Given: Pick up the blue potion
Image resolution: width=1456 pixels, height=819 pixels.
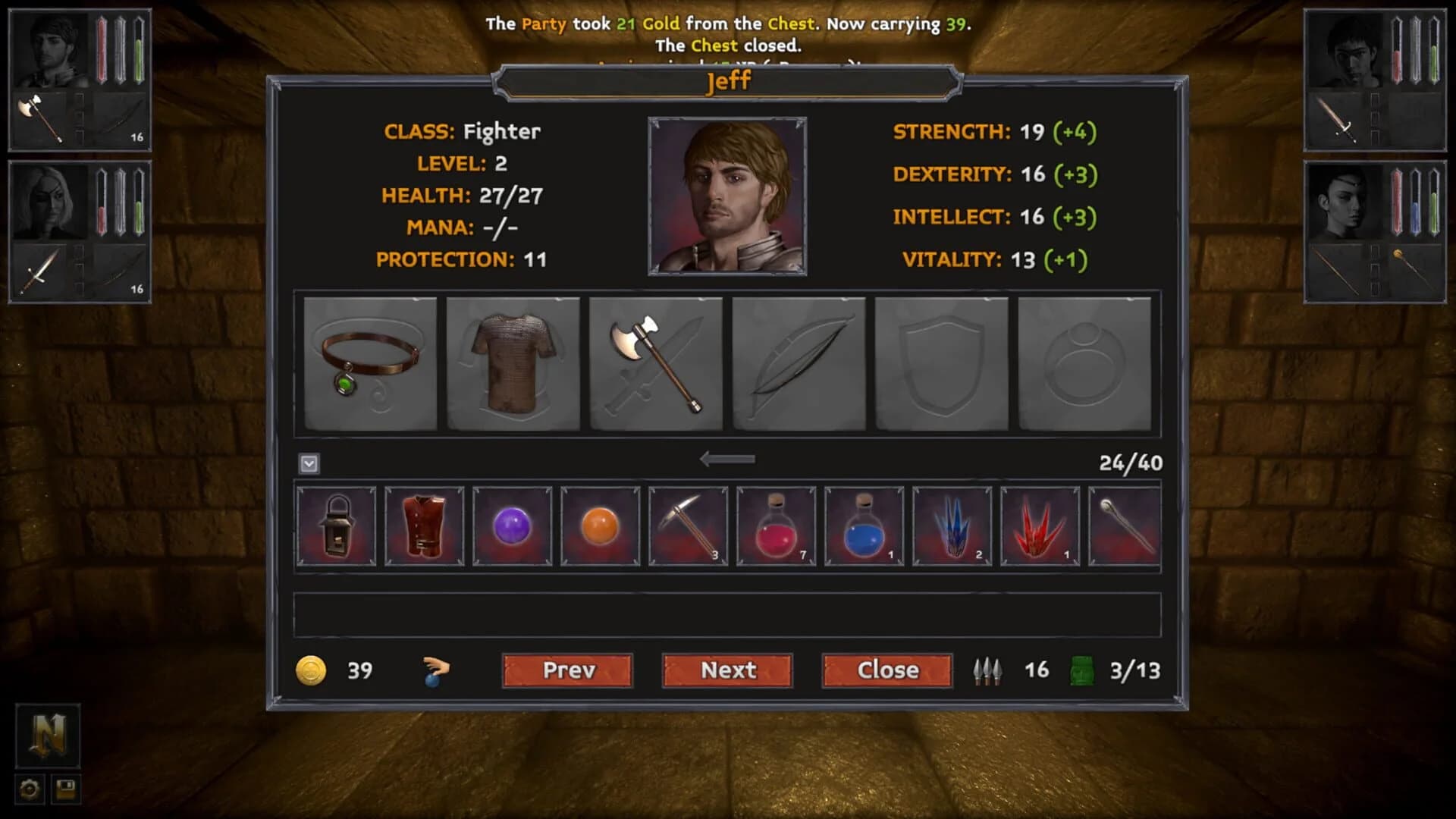Looking at the screenshot, I should [863, 525].
